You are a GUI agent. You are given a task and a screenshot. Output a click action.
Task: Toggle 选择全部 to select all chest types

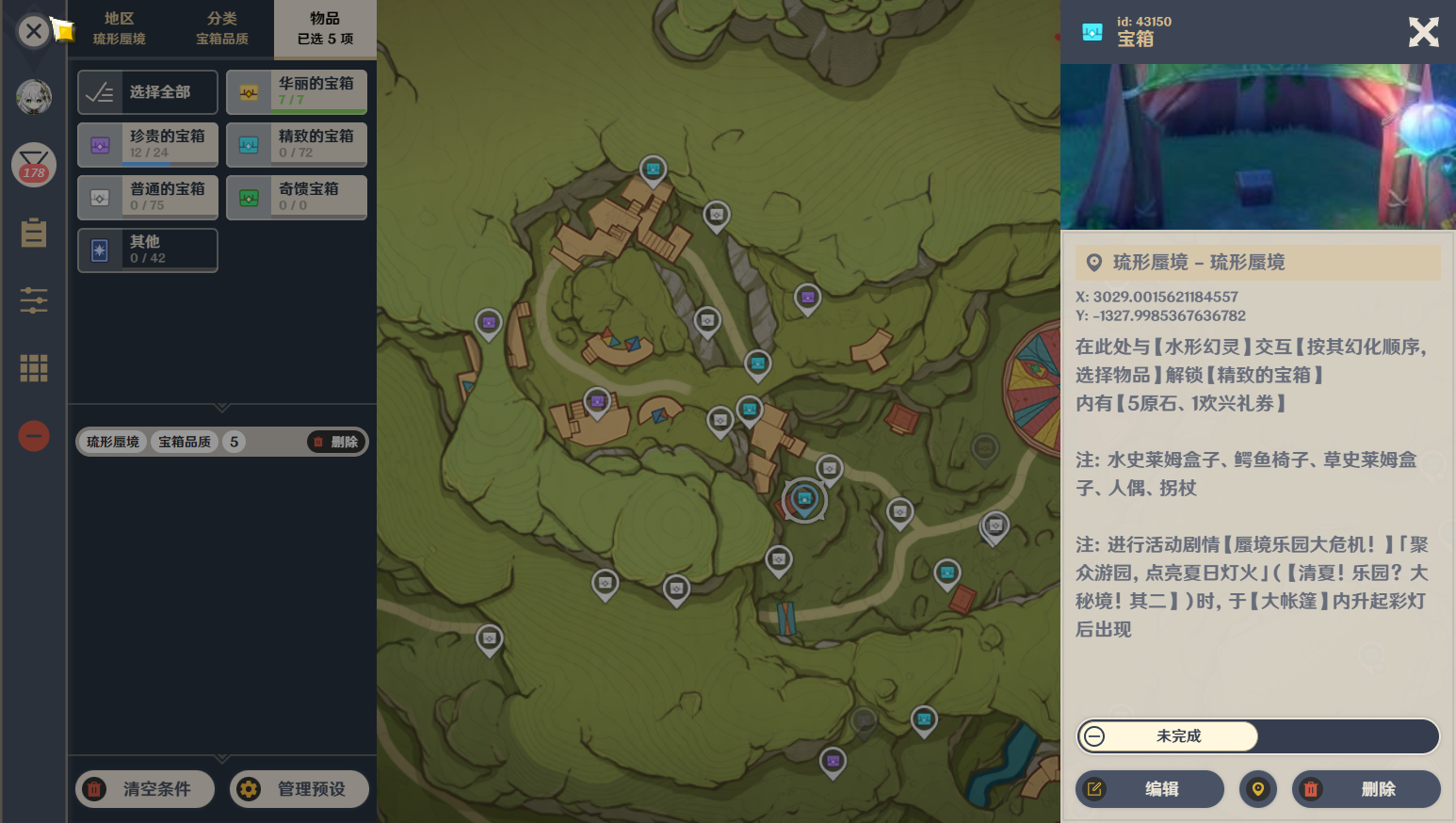point(147,91)
